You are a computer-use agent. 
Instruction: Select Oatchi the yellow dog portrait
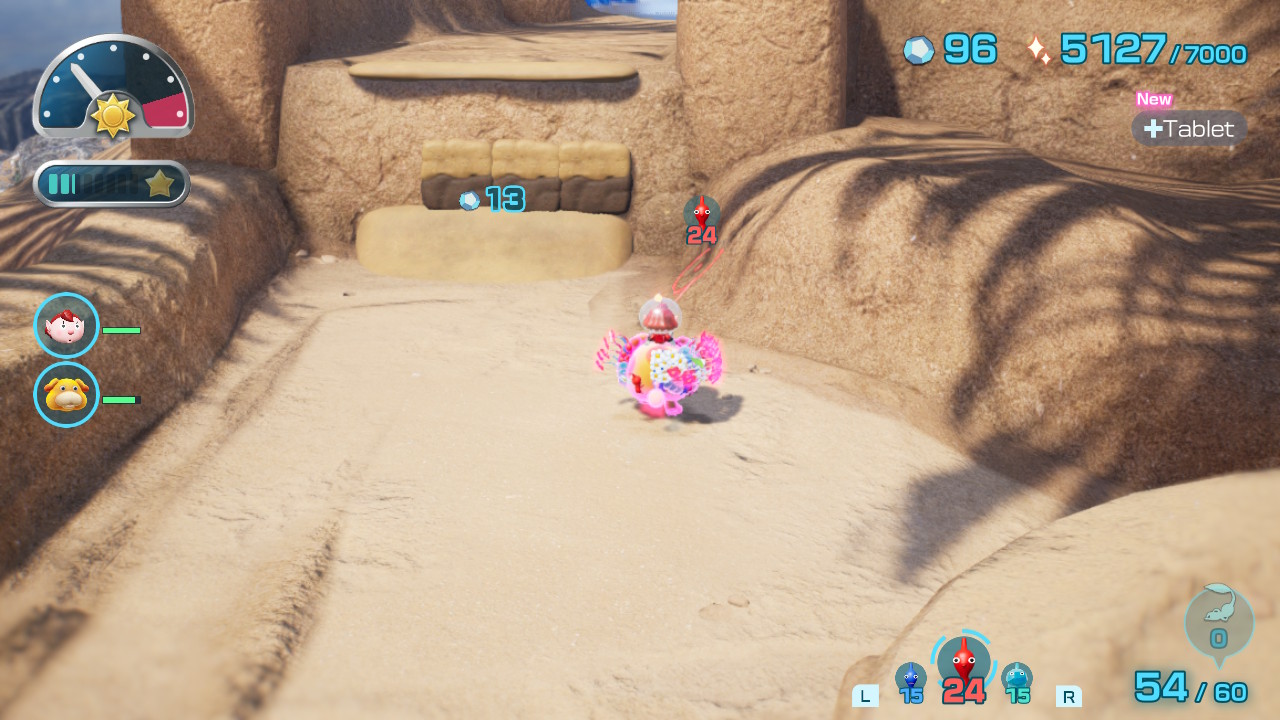66,394
